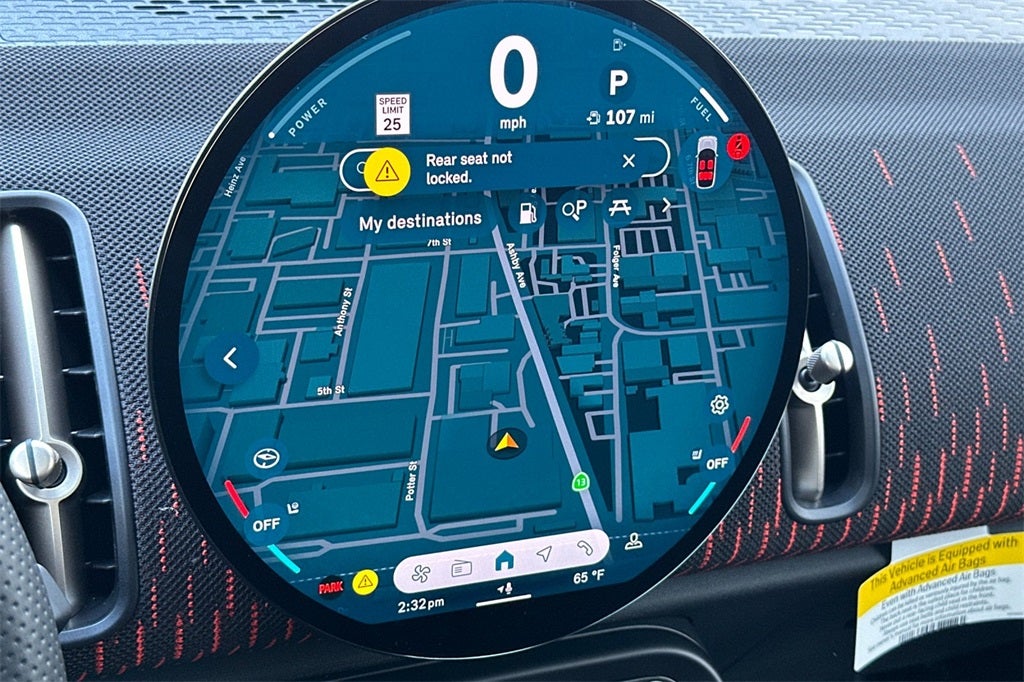Open navigation from the bottom bar
Viewport: 1024px width, 682px height.
point(544,554)
